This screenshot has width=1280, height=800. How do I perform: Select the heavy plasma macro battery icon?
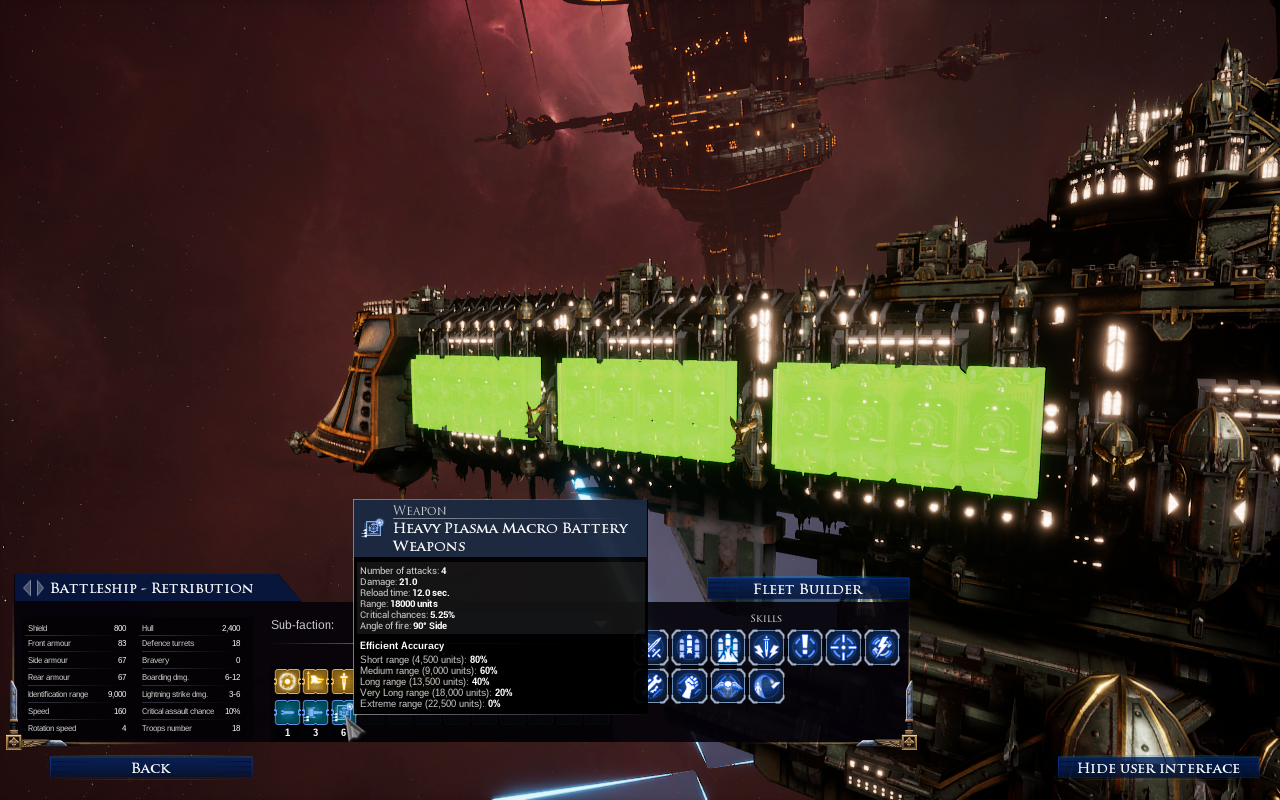click(x=342, y=712)
